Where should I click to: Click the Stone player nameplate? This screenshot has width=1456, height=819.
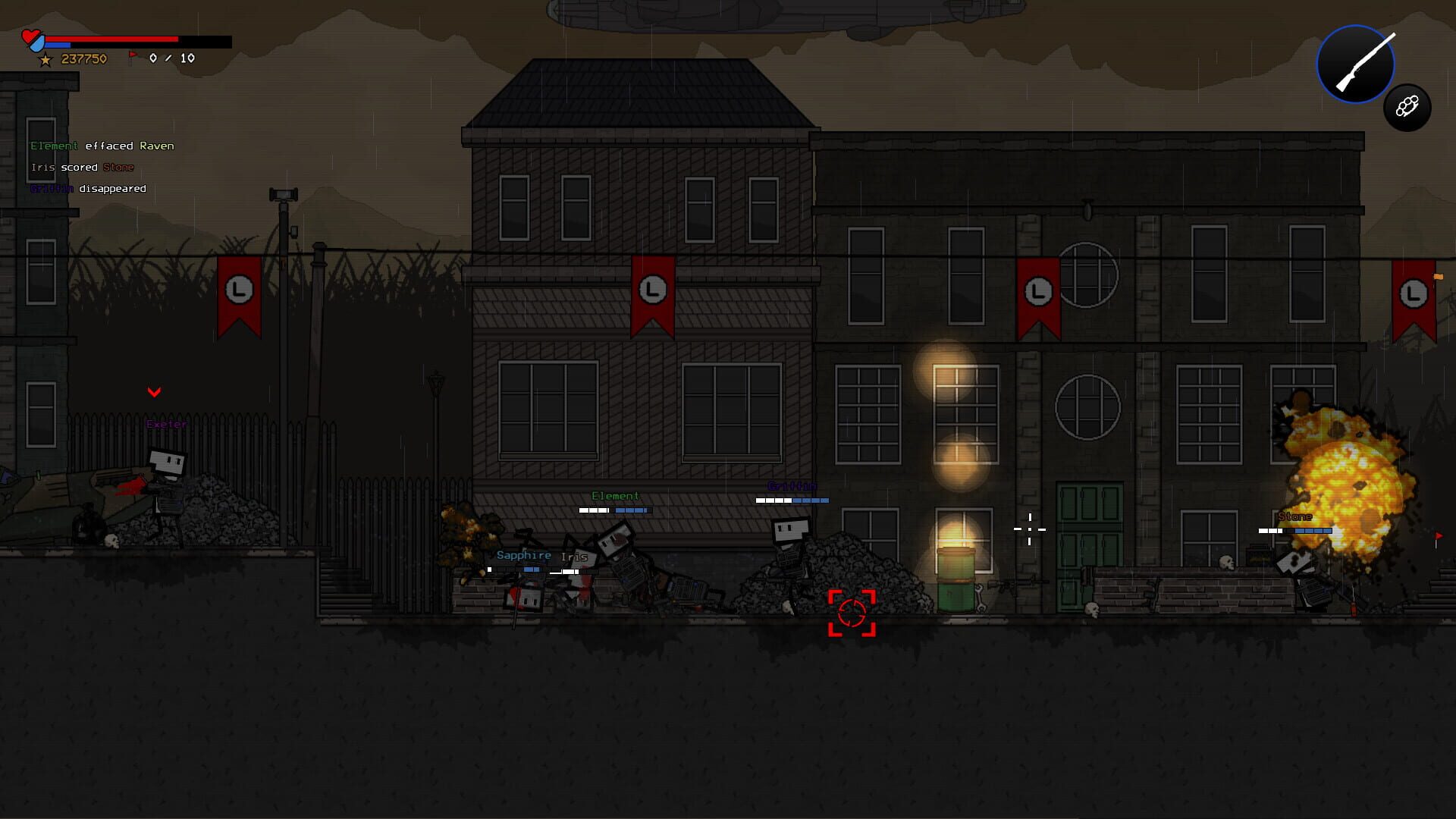(x=1294, y=516)
